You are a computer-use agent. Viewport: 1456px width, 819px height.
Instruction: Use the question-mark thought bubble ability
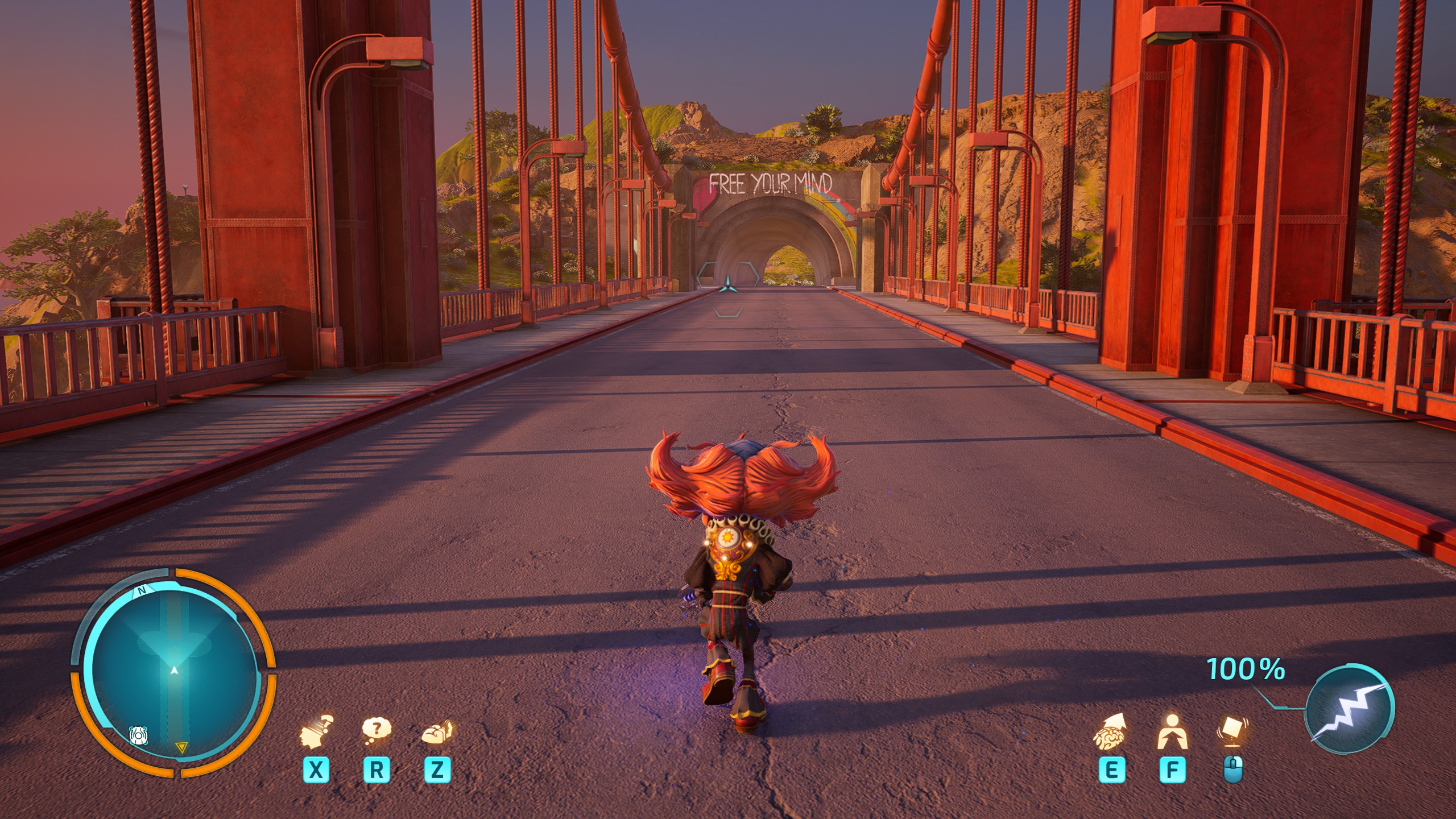(377, 730)
